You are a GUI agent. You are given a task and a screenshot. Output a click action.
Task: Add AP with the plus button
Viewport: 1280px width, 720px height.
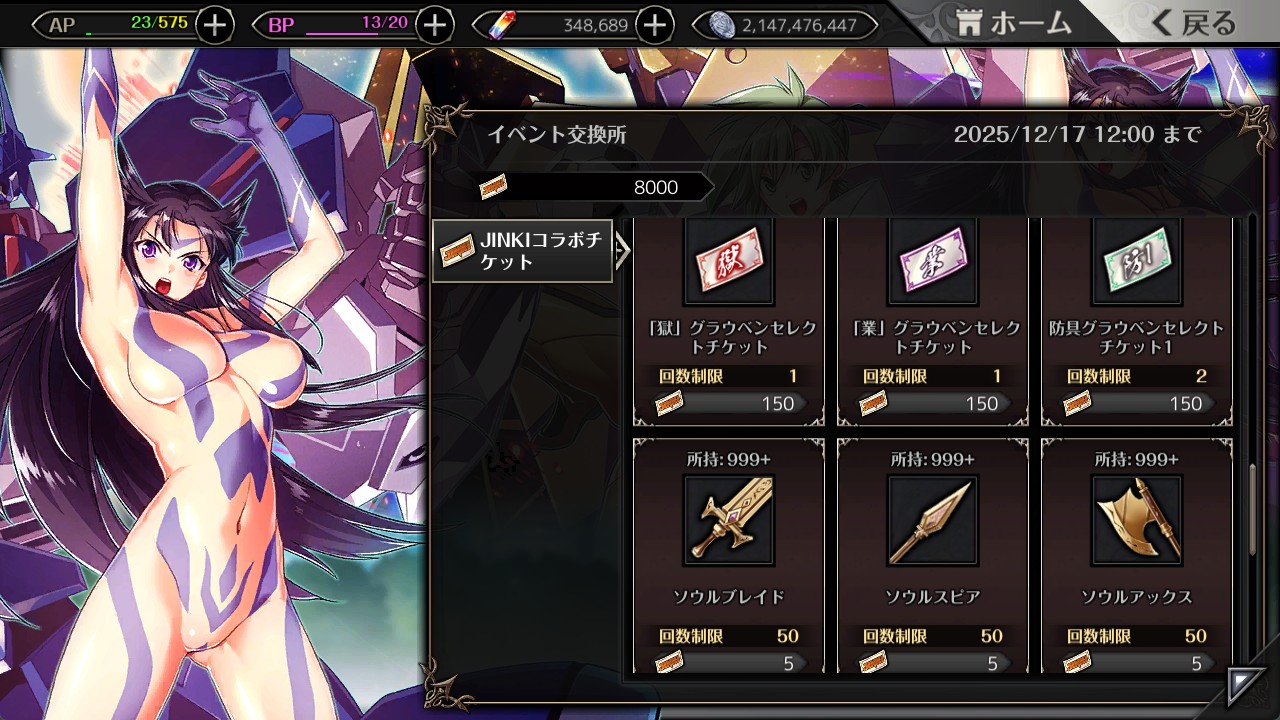pyautogui.click(x=215, y=25)
